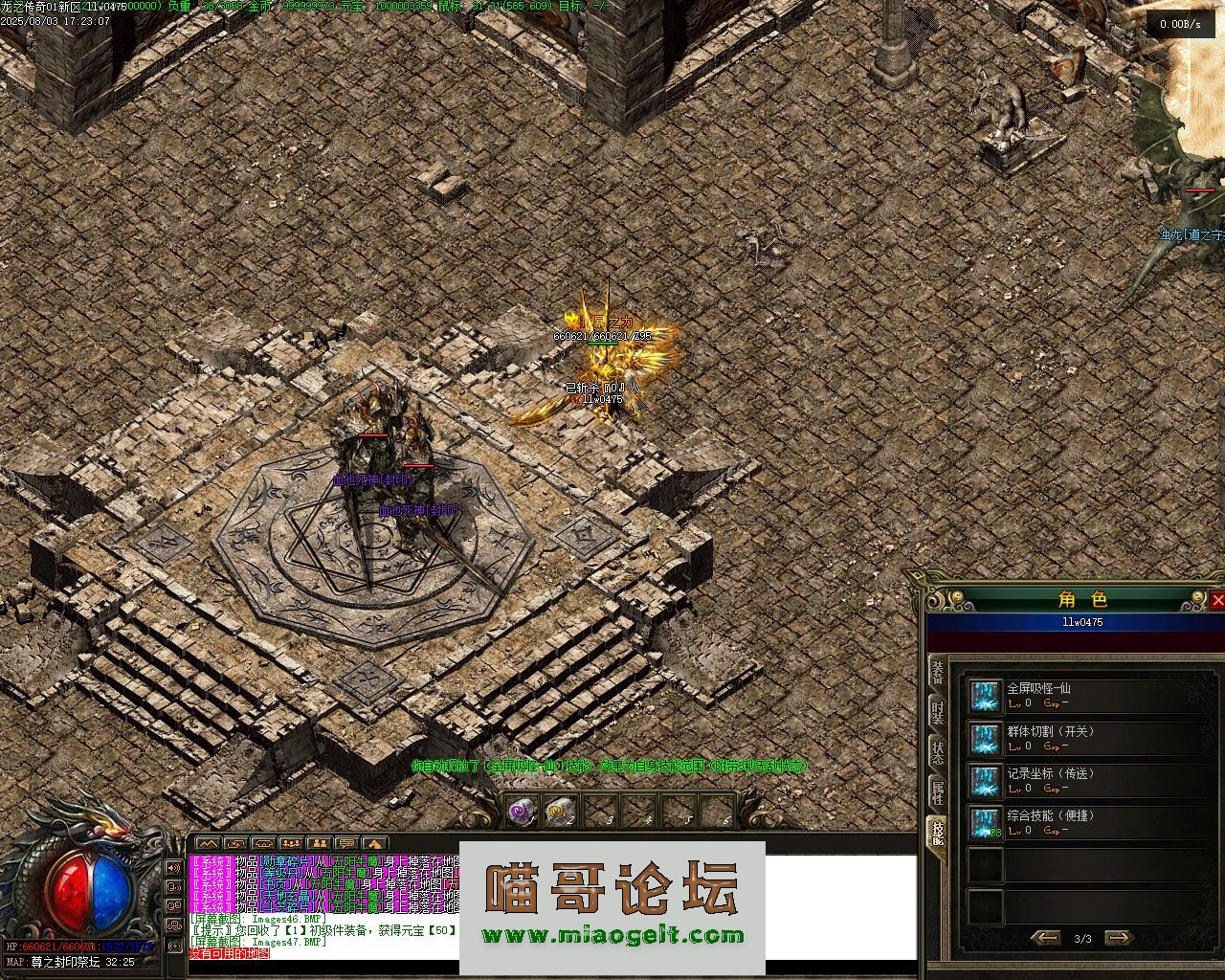The width and height of the screenshot is (1225, 980).
Task: Toggle the 群体切割（开关）skill
Action: point(985,738)
